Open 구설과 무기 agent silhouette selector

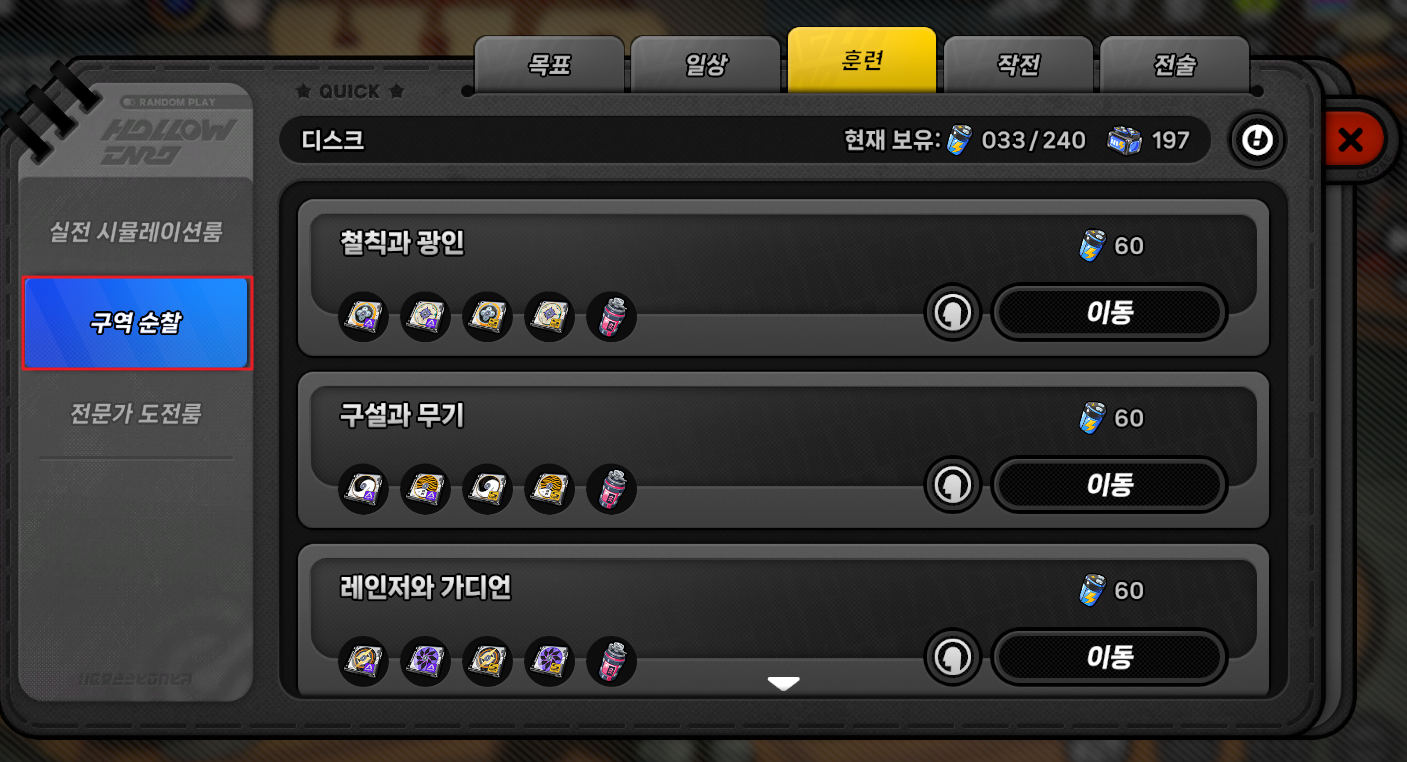click(953, 484)
